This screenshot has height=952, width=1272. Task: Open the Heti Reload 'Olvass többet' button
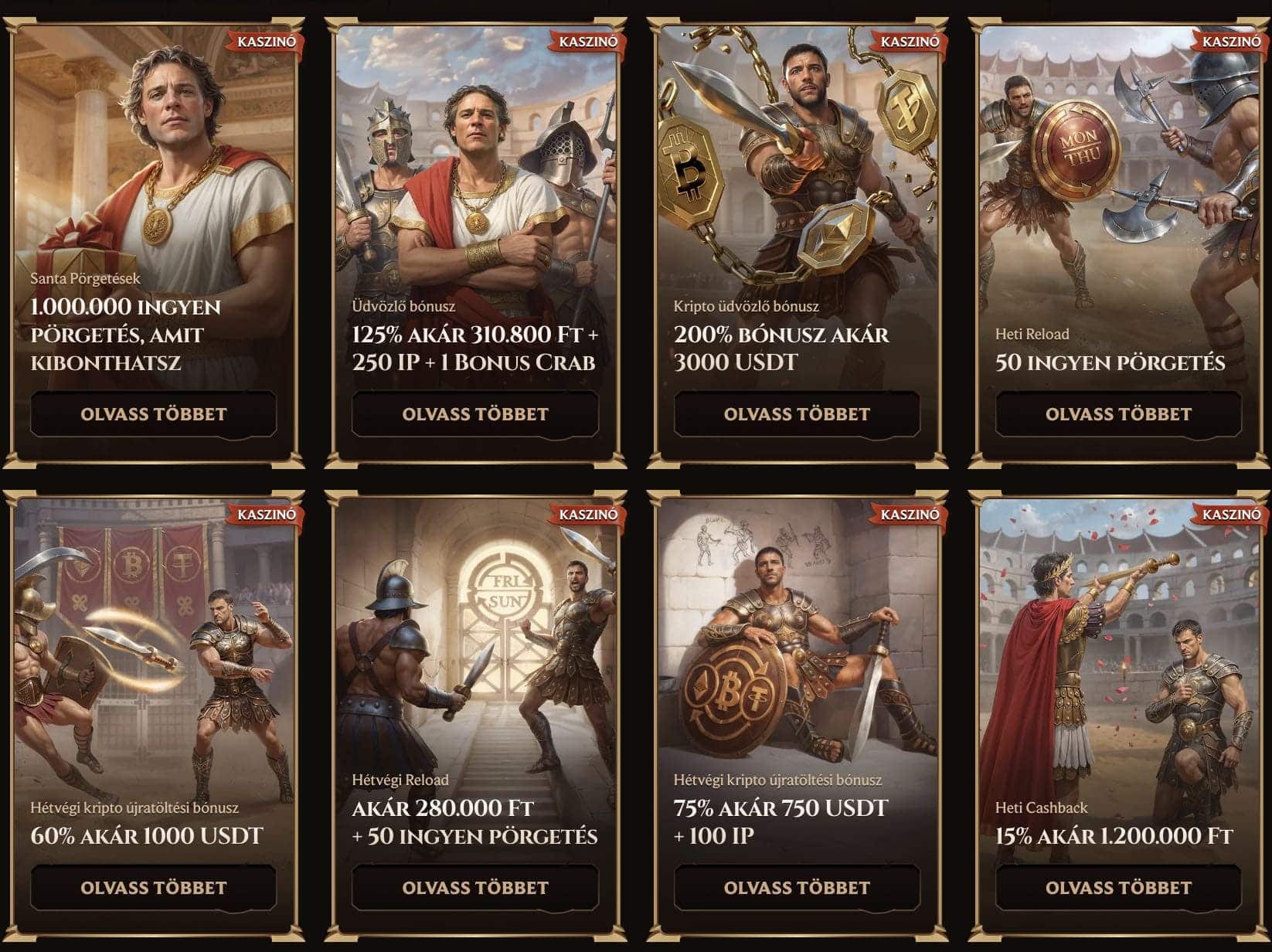click(x=1118, y=414)
